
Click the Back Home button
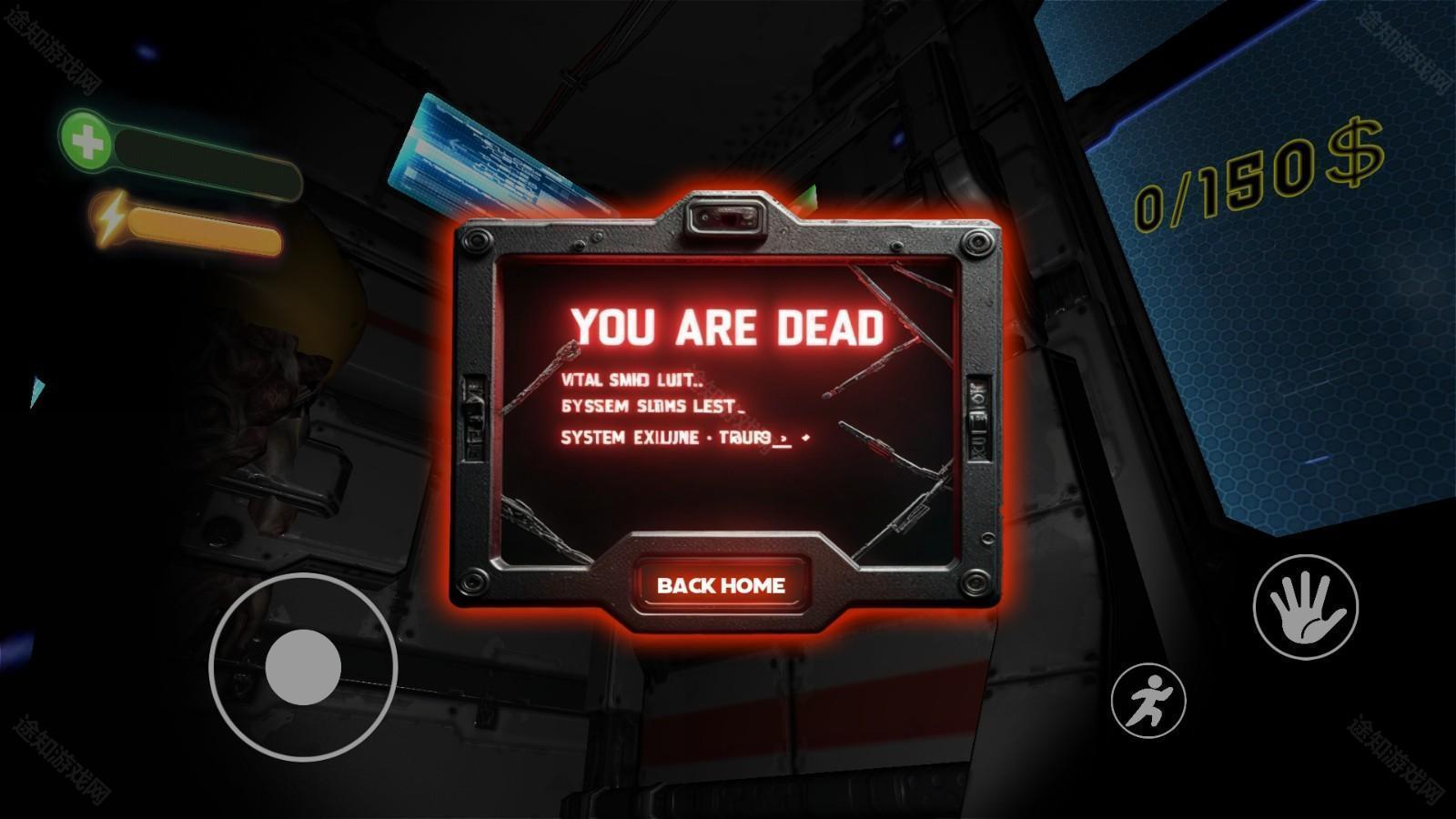721,585
